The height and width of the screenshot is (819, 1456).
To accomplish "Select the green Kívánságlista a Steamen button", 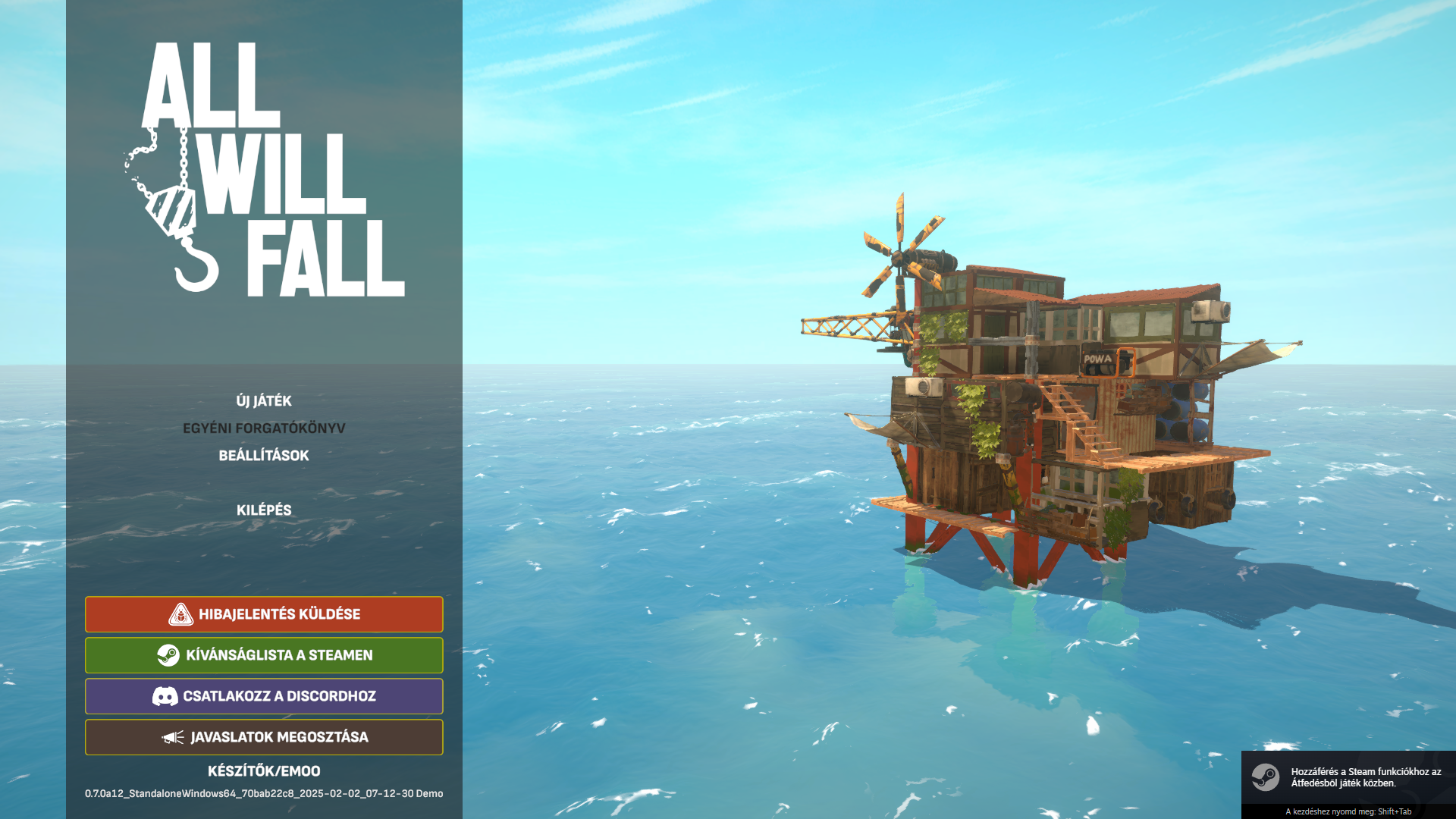I will (x=264, y=655).
